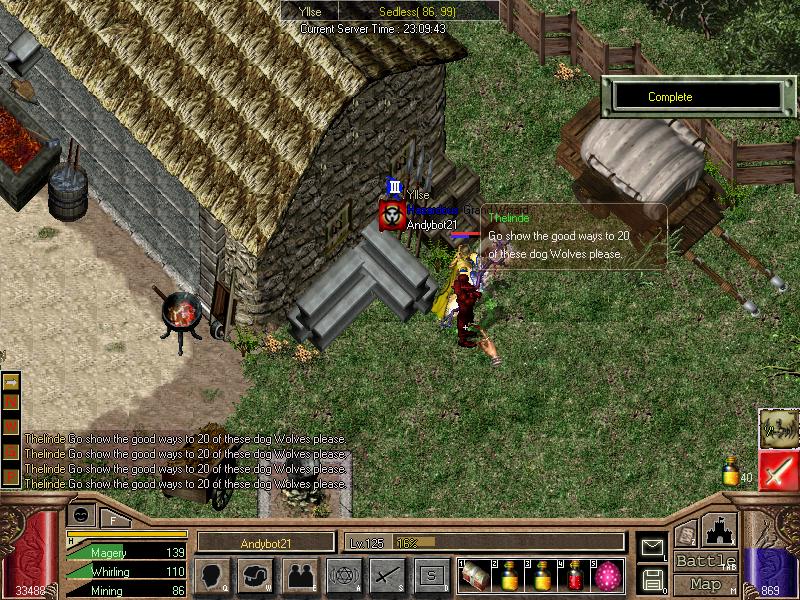Click the arrow button above chat filters
Image resolution: width=800 pixels, height=600 pixels.
(11, 382)
